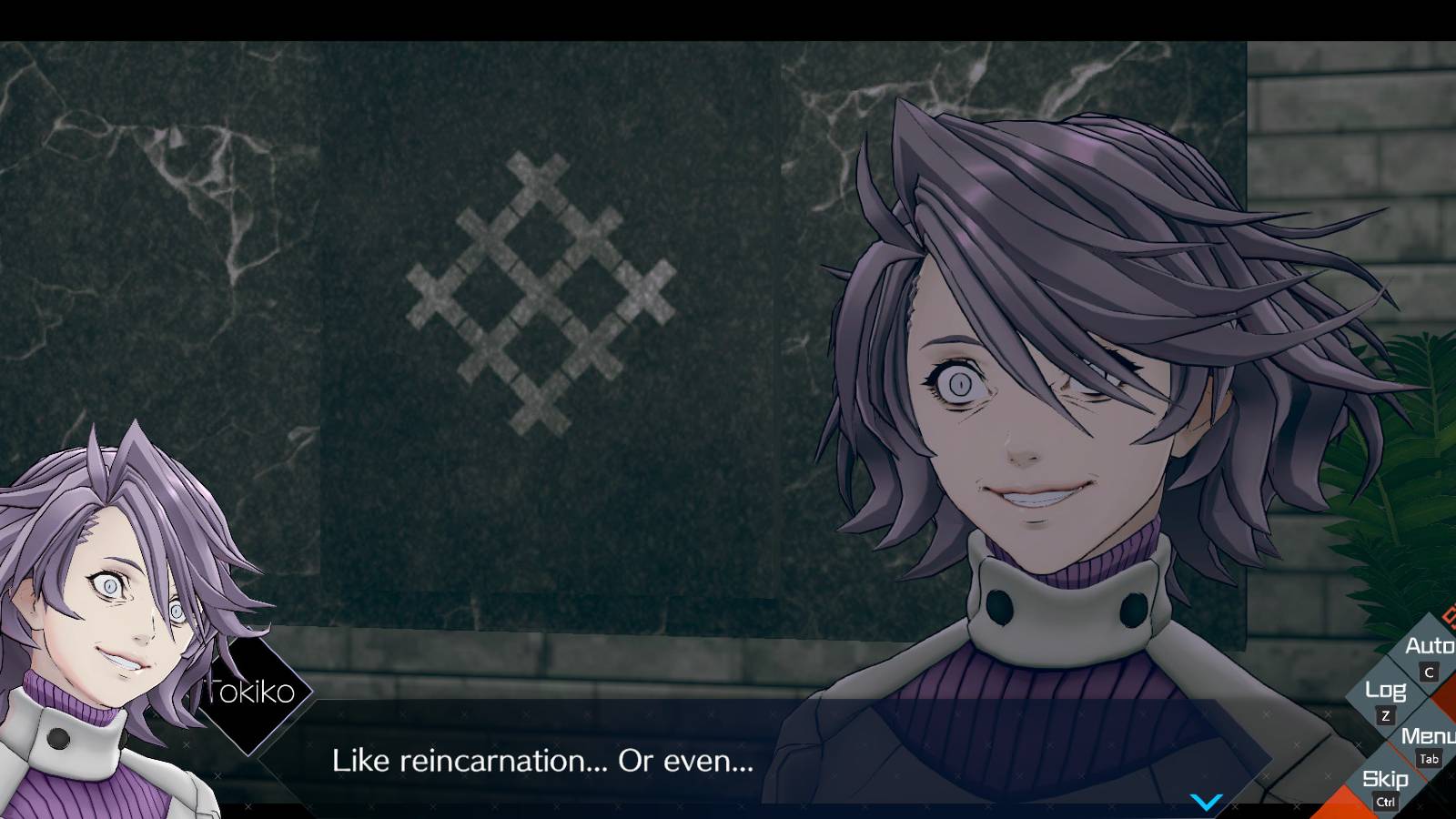Open the game Menu
Viewport: 1456px width, 819px height.
pos(1427,735)
